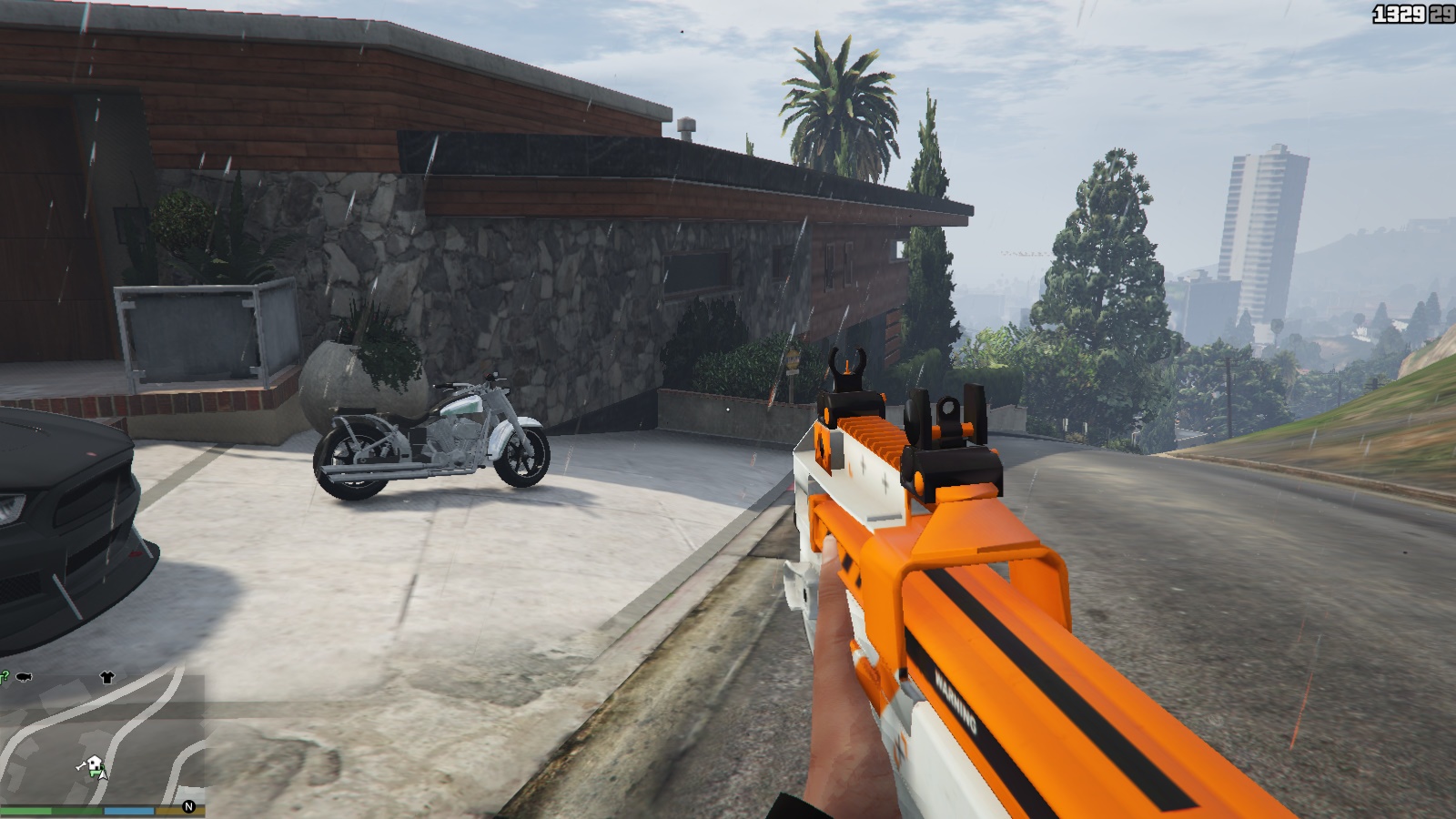Click the white safehouse house icon on minimap
This screenshot has width=1456, height=819.
coord(94,762)
